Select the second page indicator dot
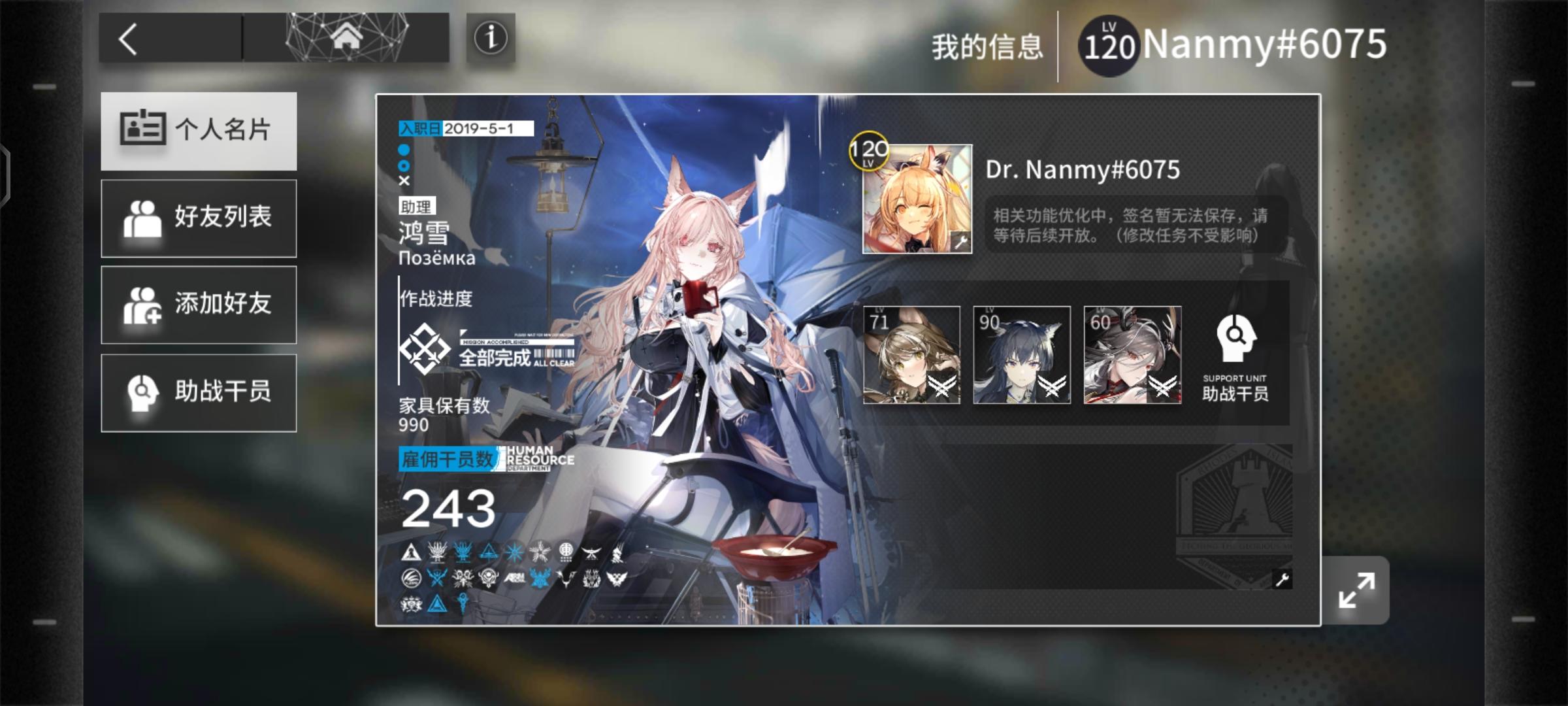1568x706 pixels. pyautogui.click(x=403, y=166)
